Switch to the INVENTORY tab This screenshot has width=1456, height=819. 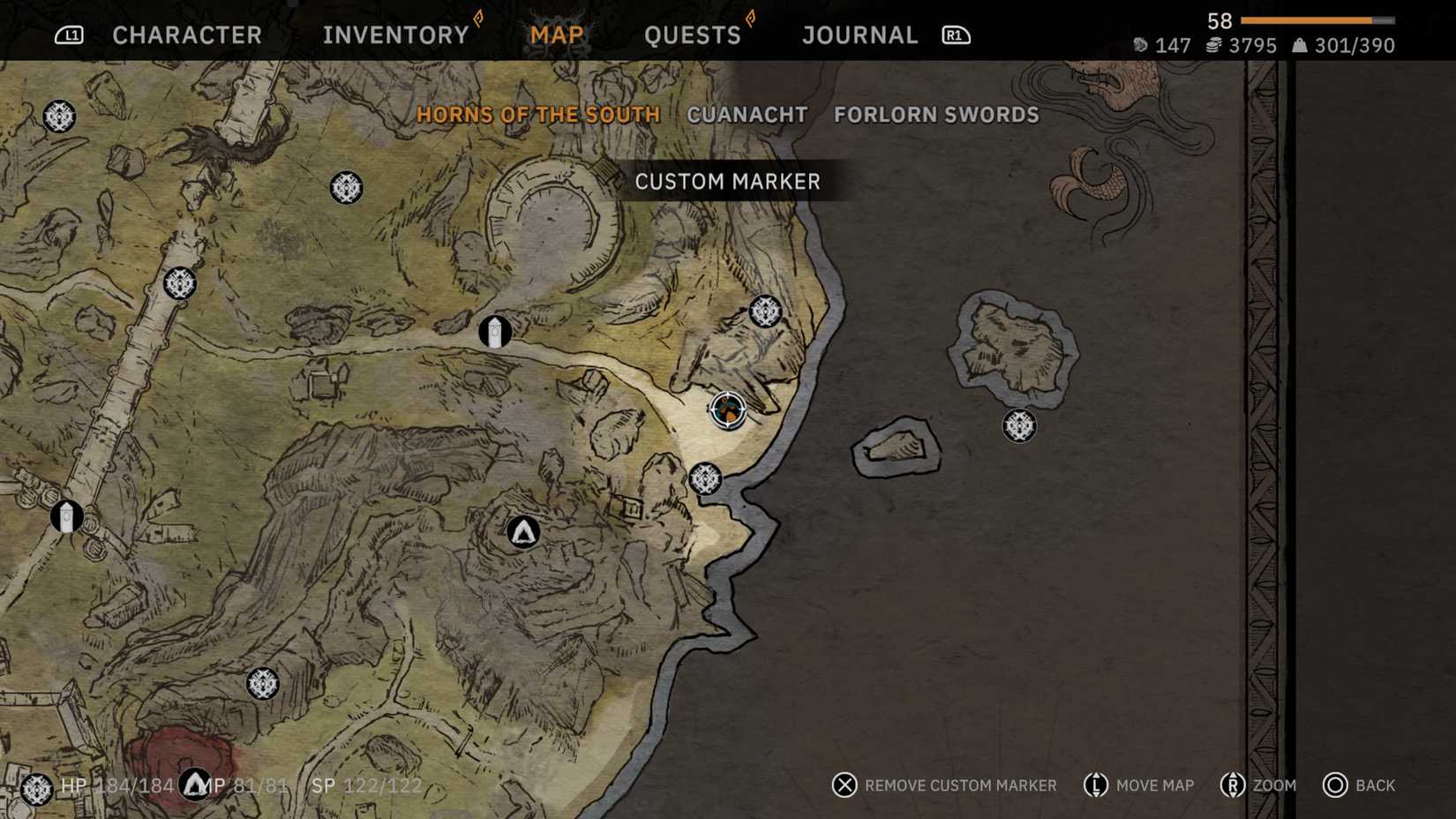(394, 34)
